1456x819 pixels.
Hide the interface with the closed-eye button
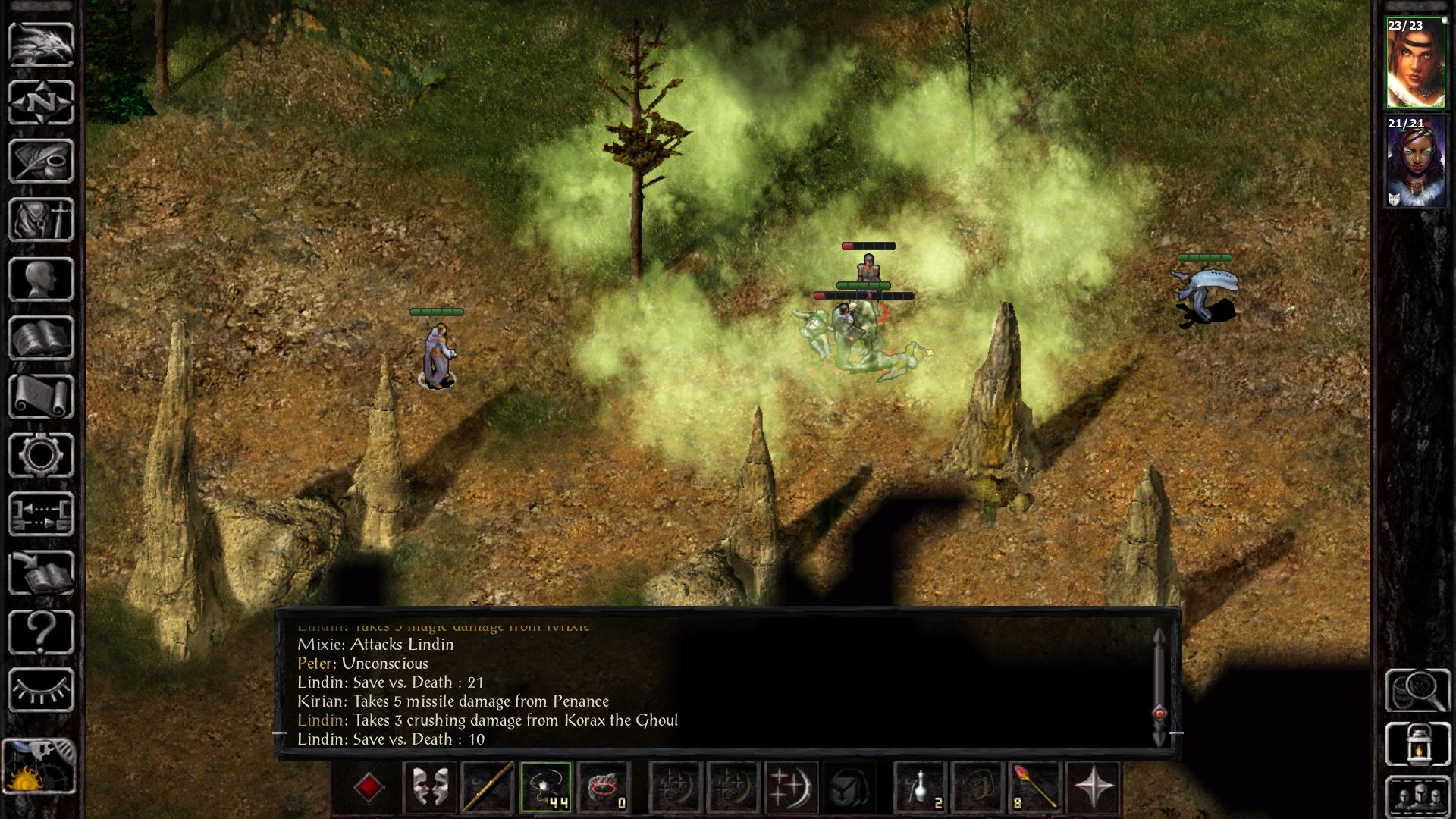41,690
